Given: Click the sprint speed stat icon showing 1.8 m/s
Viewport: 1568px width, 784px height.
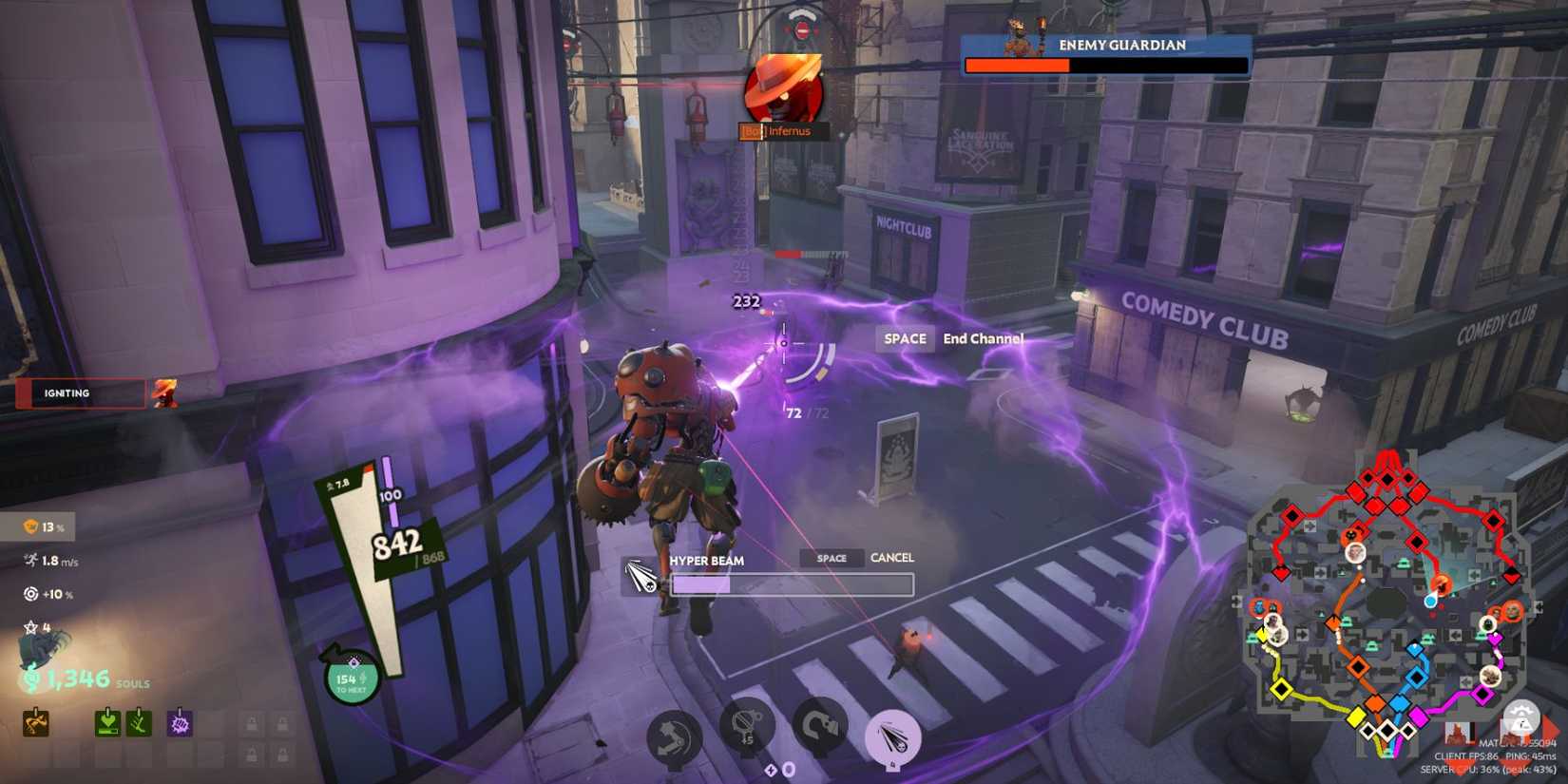Looking at the screenshot, I should [x=30, y=560].
